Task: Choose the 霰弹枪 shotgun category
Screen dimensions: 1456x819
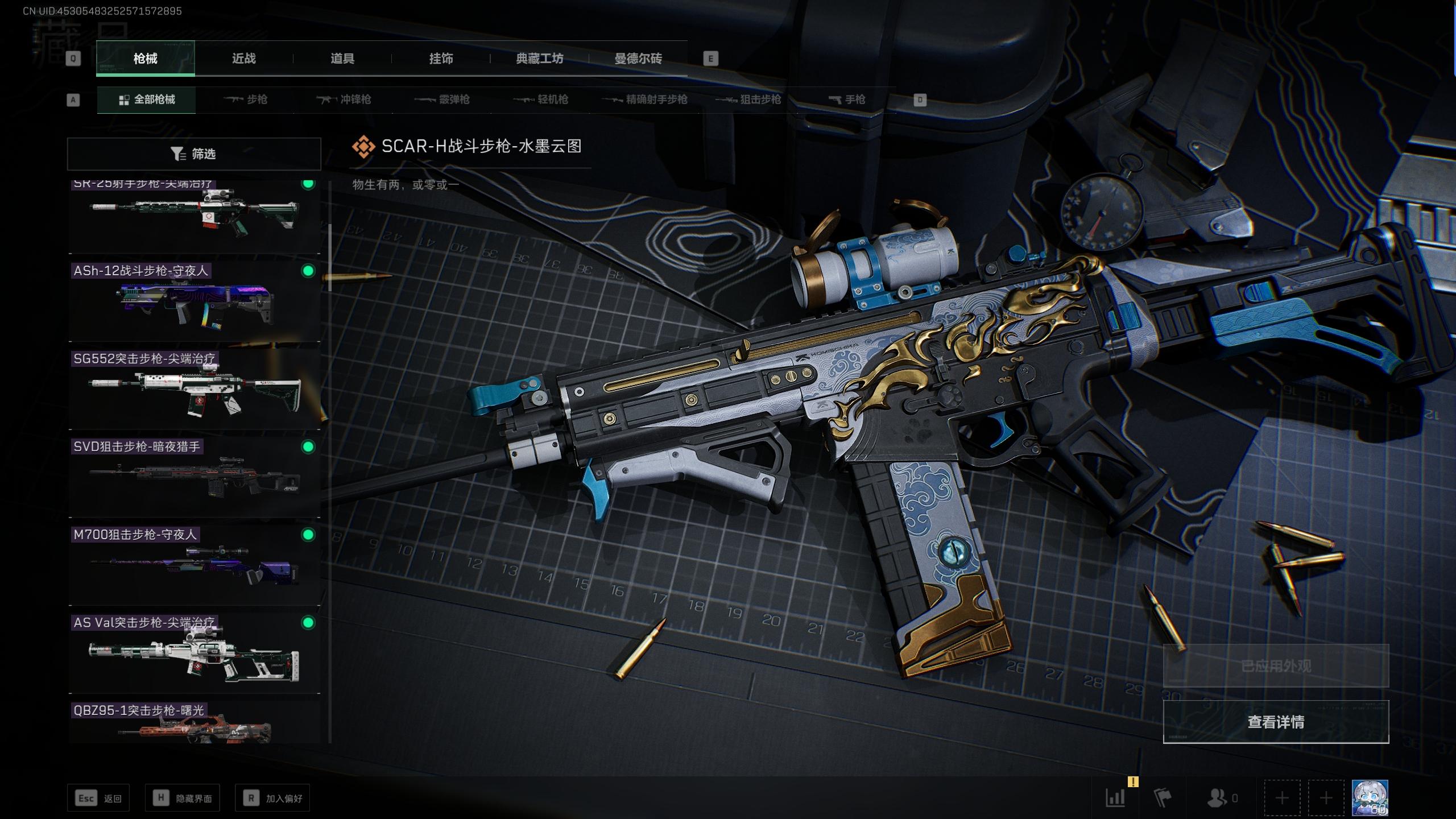Action: [442, 100]
